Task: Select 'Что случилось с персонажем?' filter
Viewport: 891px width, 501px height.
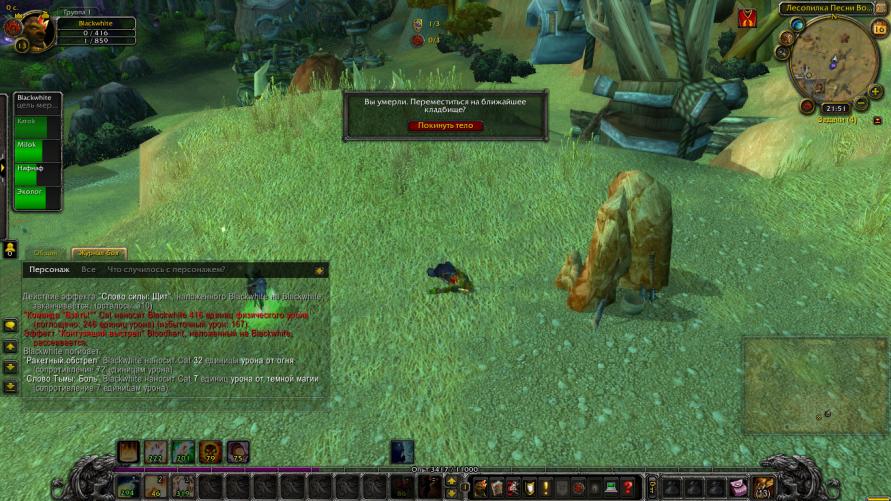Action: (x=166, y=270)
